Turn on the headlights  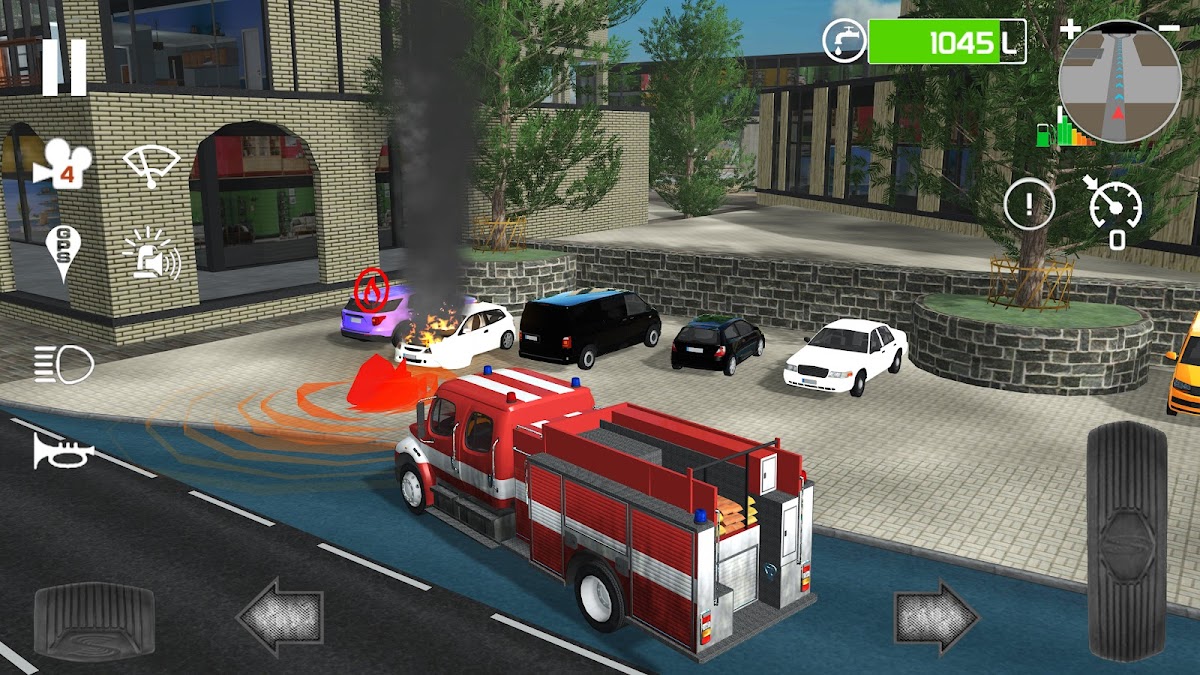63,363
